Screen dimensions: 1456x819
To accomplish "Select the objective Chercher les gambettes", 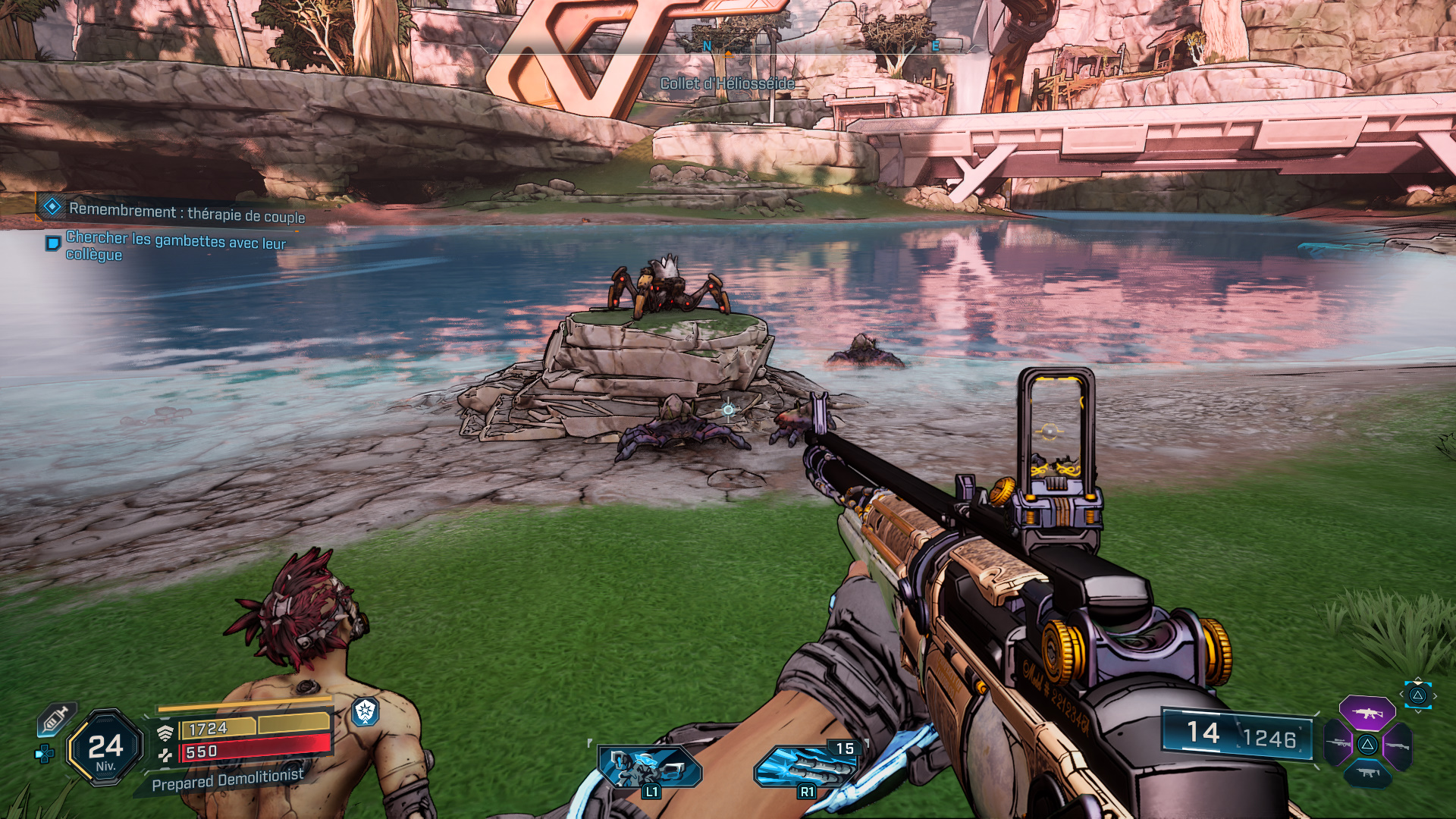I will (x=175, y=245).
